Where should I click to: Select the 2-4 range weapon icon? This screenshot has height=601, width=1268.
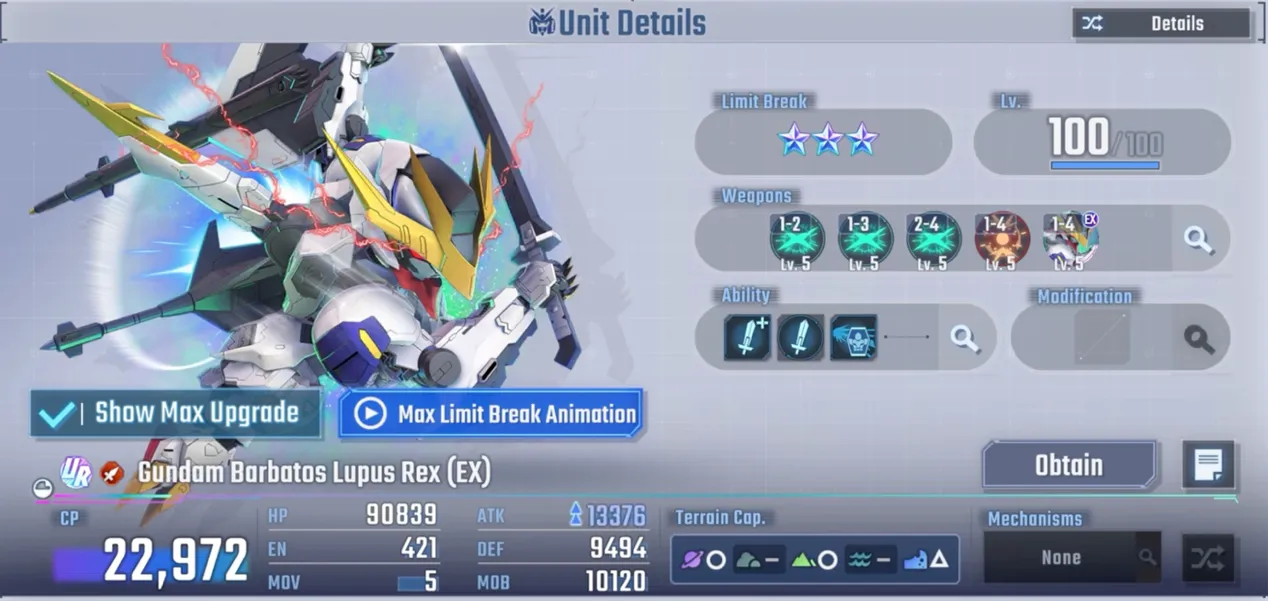click(x=933, y=239)
